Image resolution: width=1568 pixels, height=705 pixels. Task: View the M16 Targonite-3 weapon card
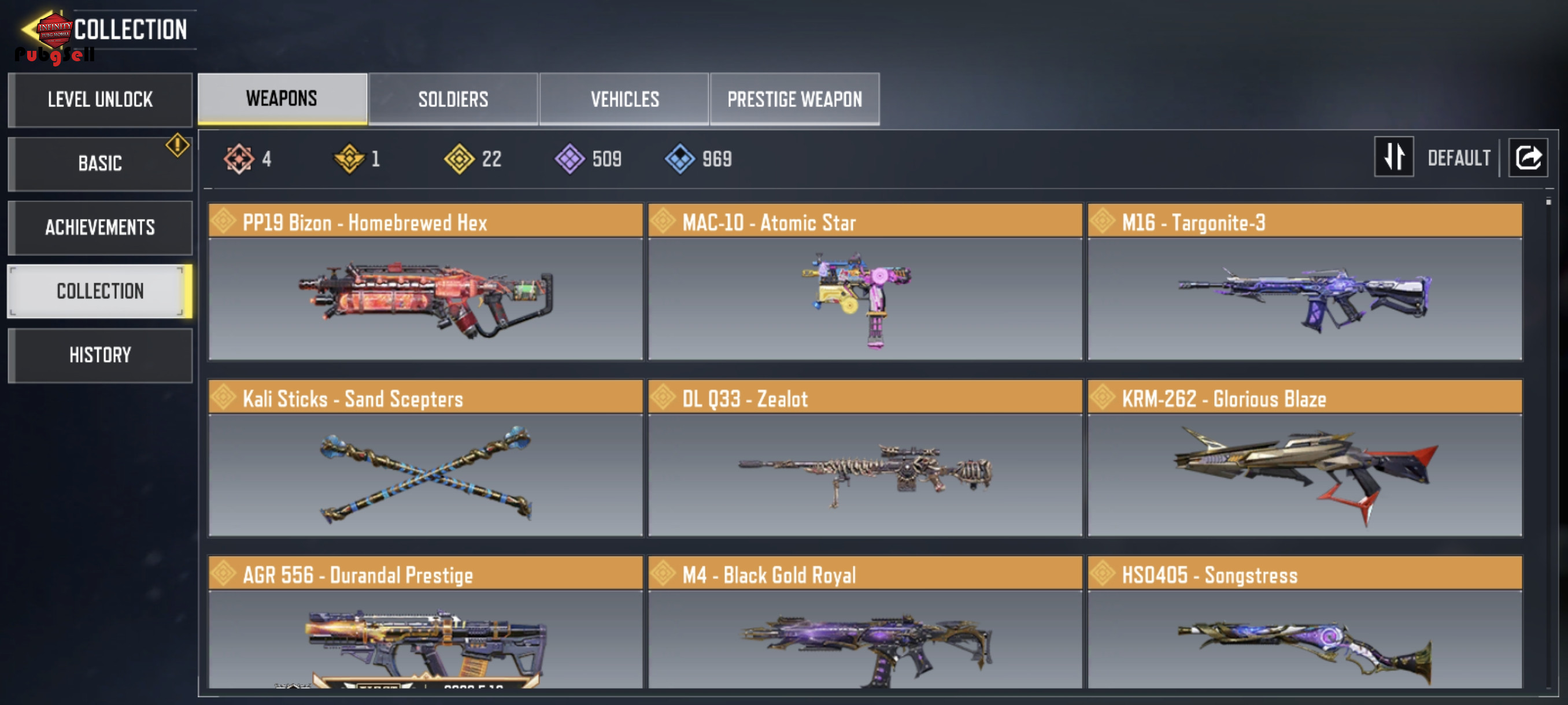coord(1304,281)
